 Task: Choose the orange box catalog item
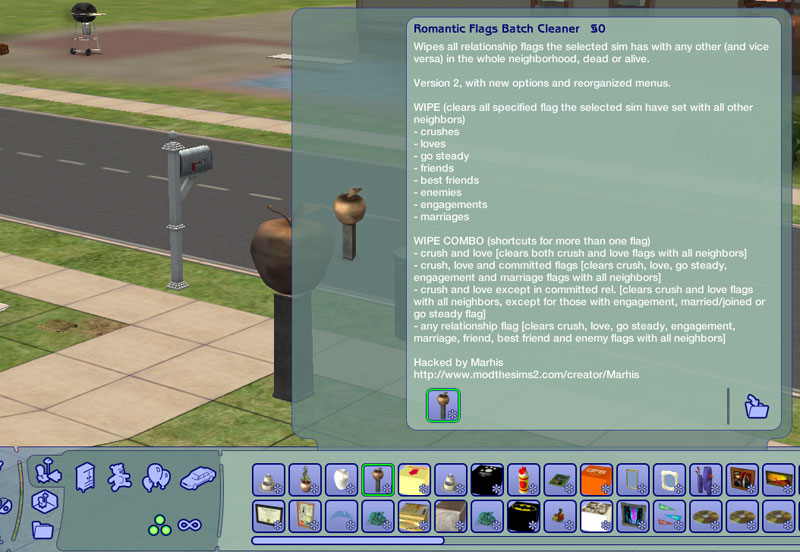[597, 480]
